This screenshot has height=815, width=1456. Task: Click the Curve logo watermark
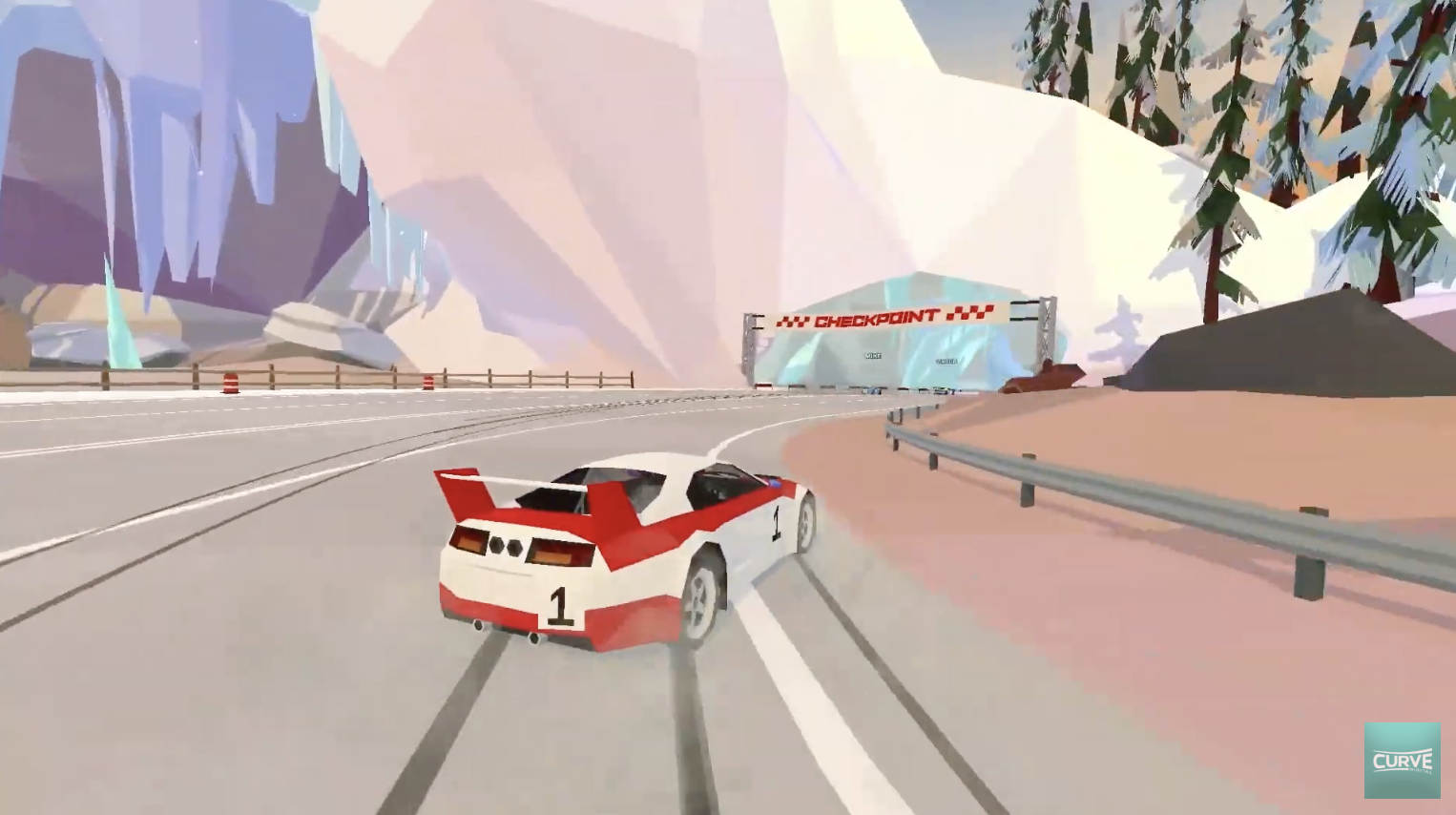click(1402, 760)
